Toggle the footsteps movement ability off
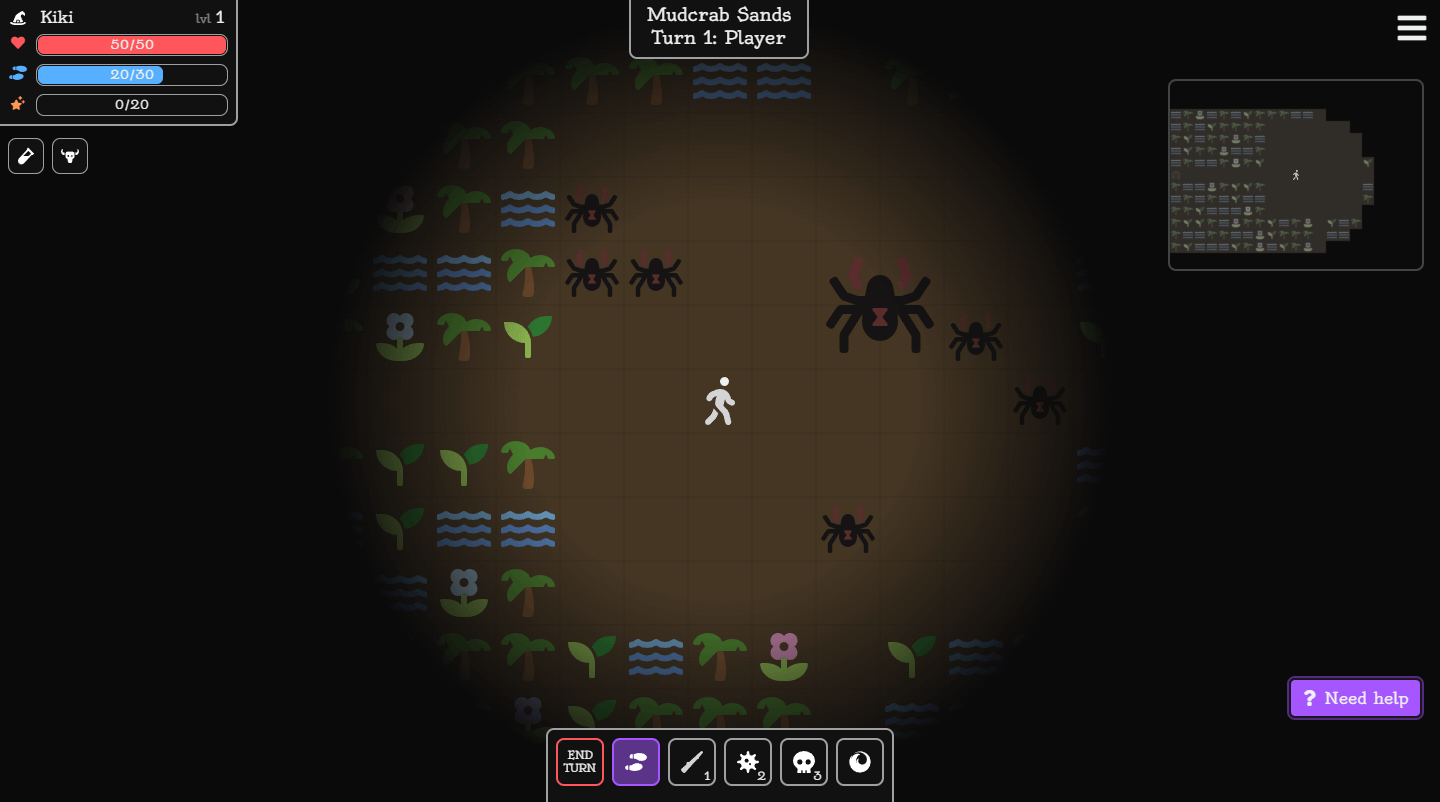This screenshot has height=802, width=1440. (635, 762)
